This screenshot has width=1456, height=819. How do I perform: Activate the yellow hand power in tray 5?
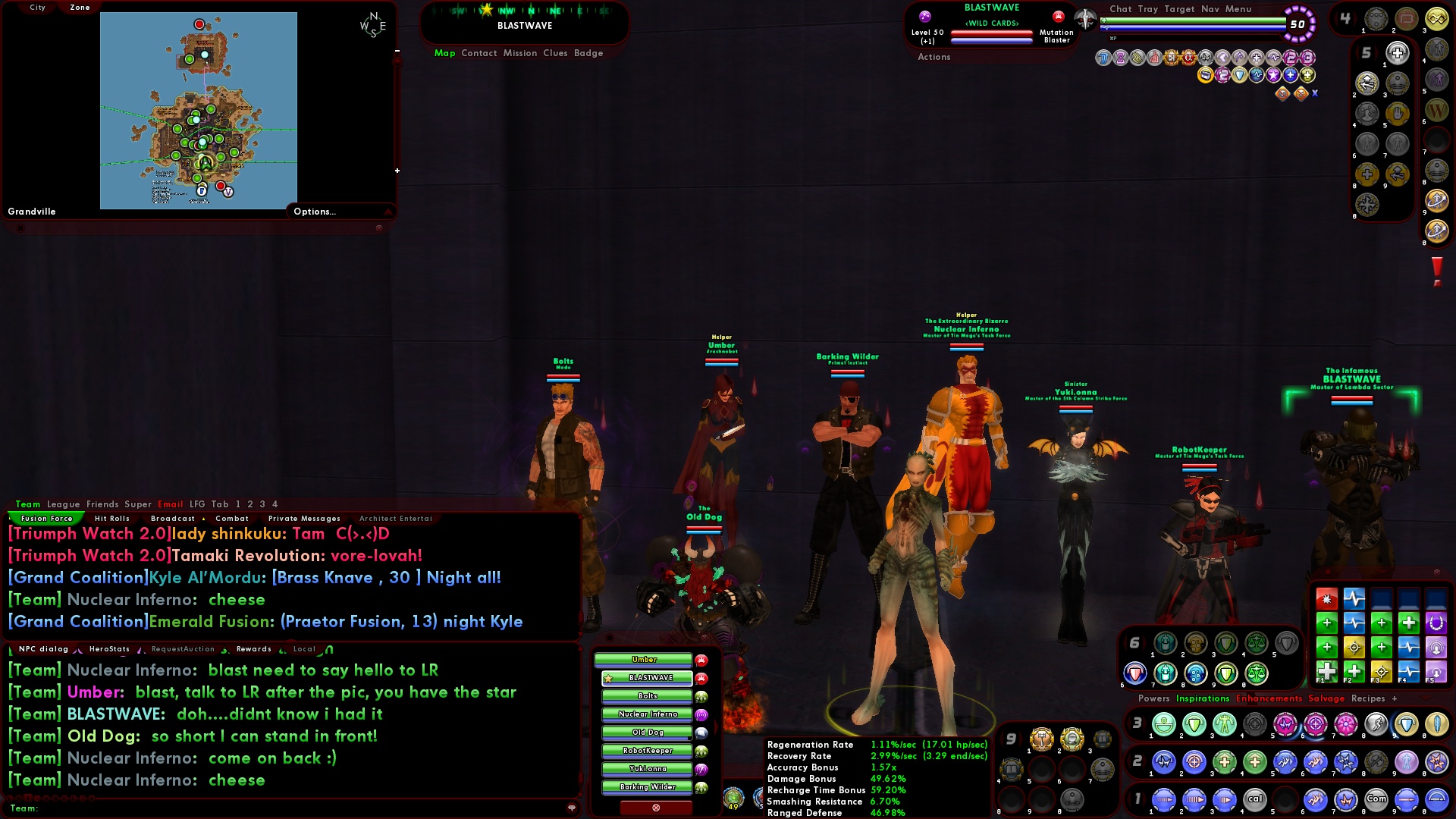pos(1398,113)
